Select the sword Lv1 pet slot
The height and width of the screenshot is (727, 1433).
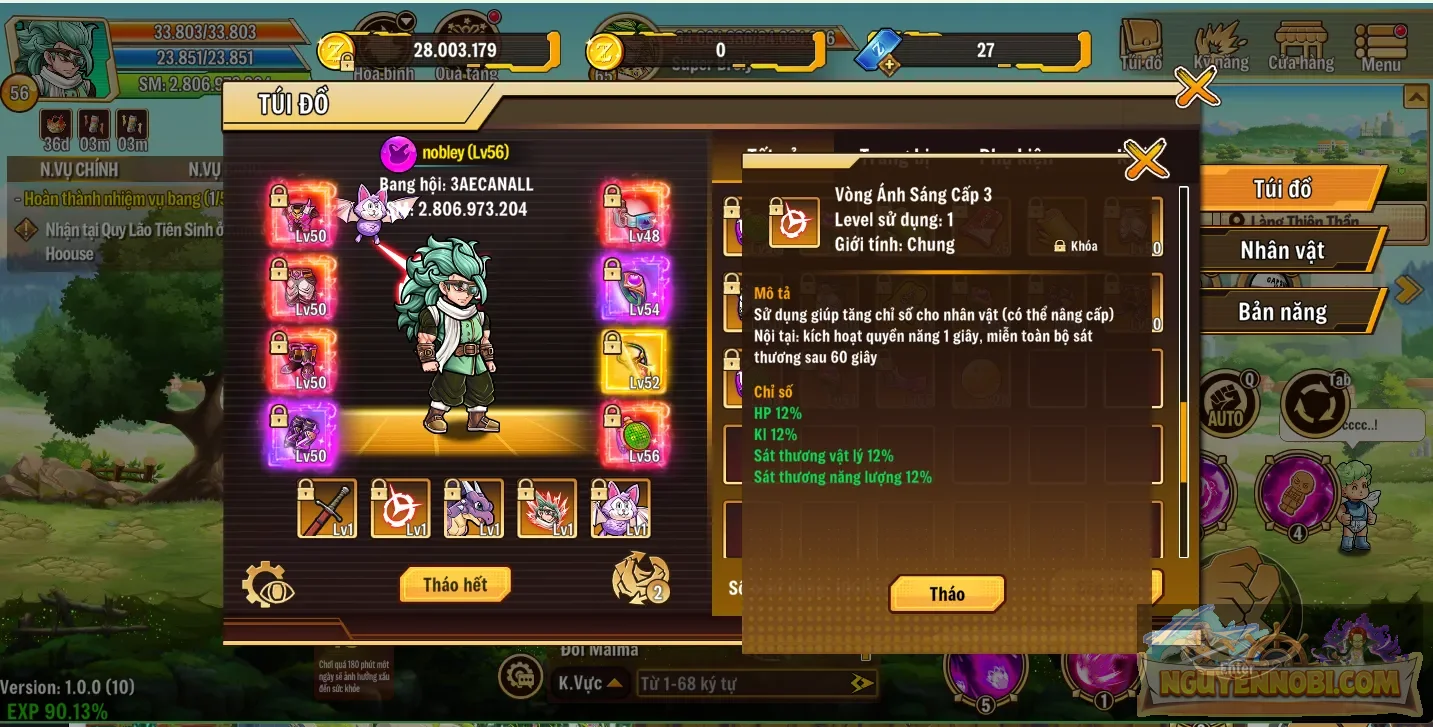327,509
